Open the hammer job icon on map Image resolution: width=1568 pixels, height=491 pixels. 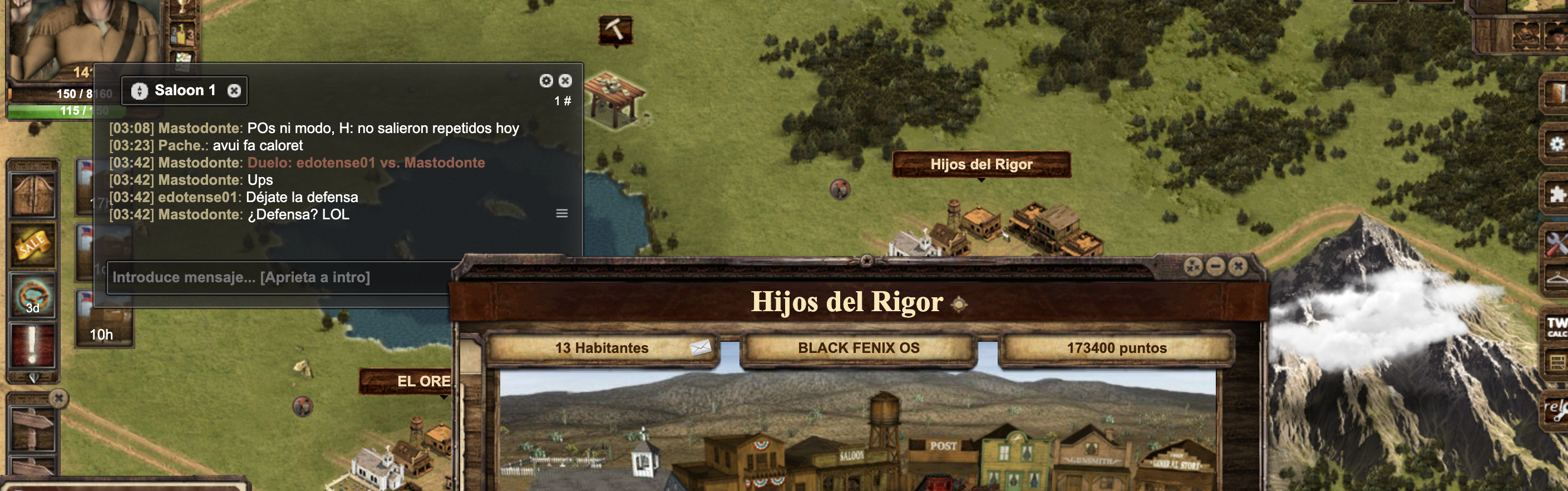click(x=615, y=30)
